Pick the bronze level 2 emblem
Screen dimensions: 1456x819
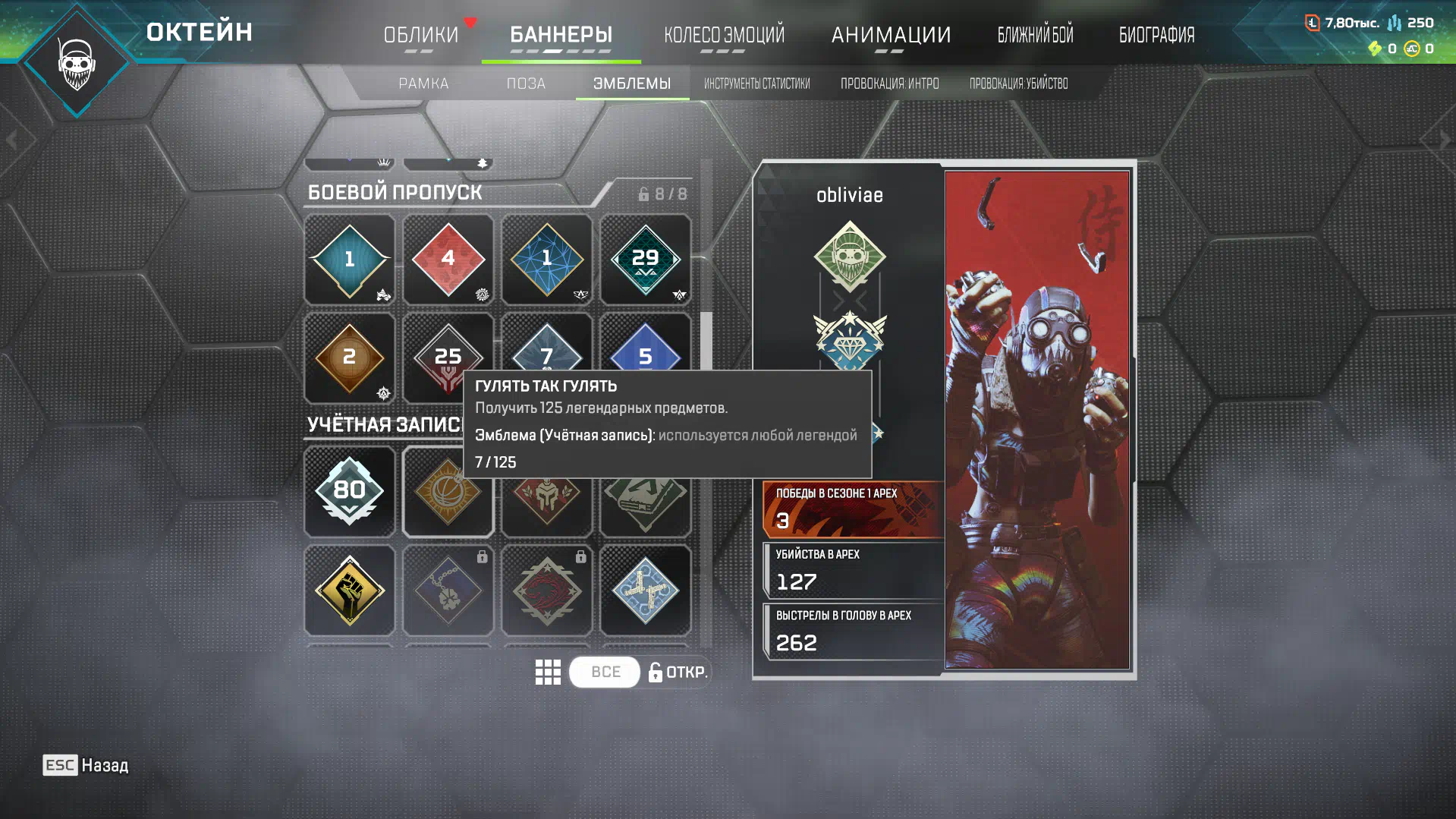click(349, 358)
